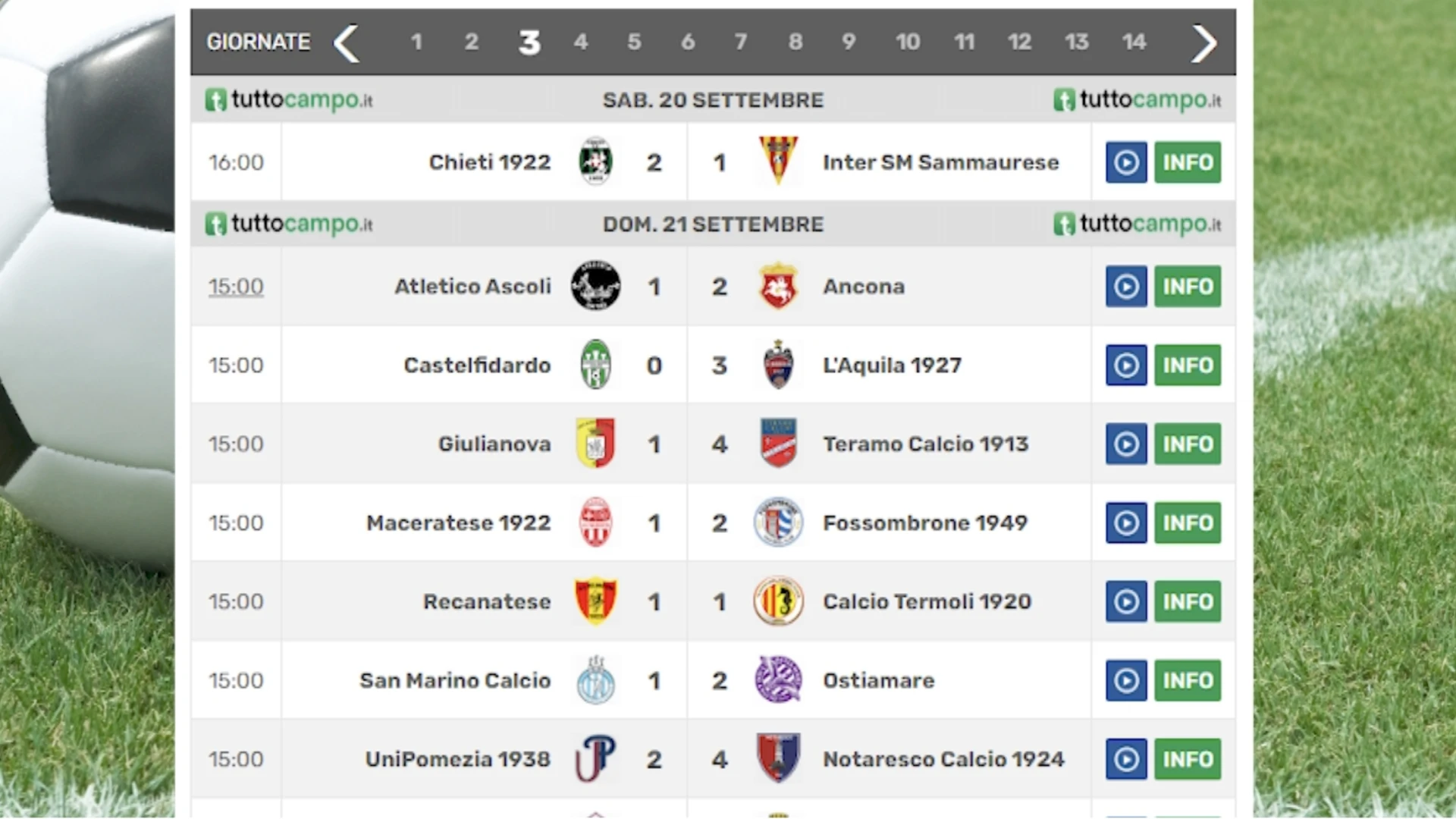Click the underlined 15:00 kickoff time link
Viewport: 1456px width, 819px height.
click(236, 286)
